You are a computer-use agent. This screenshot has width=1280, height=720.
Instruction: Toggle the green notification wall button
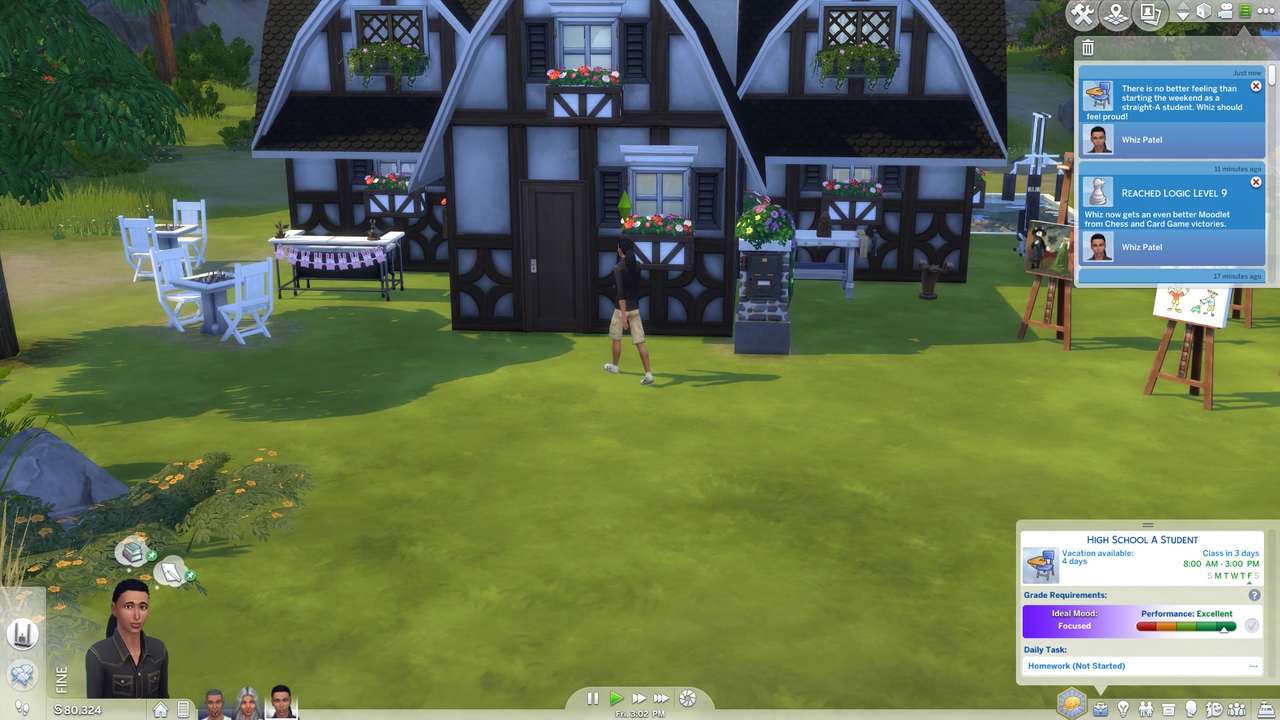coord(1245,11)
